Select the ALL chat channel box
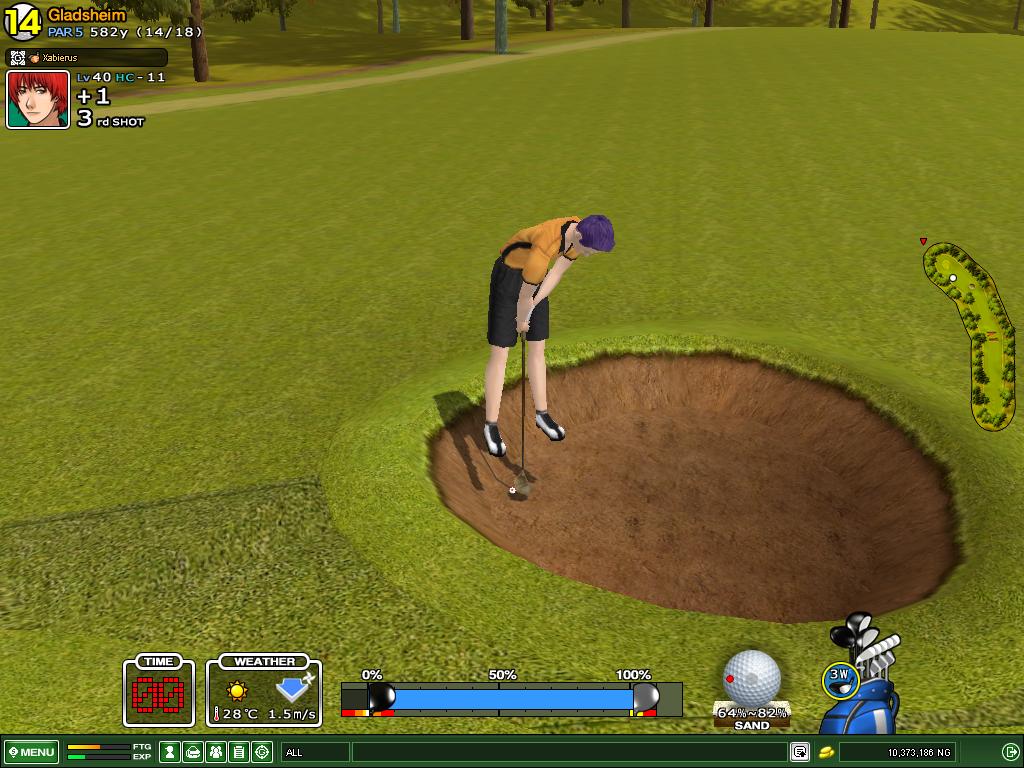 click(315, 752)
